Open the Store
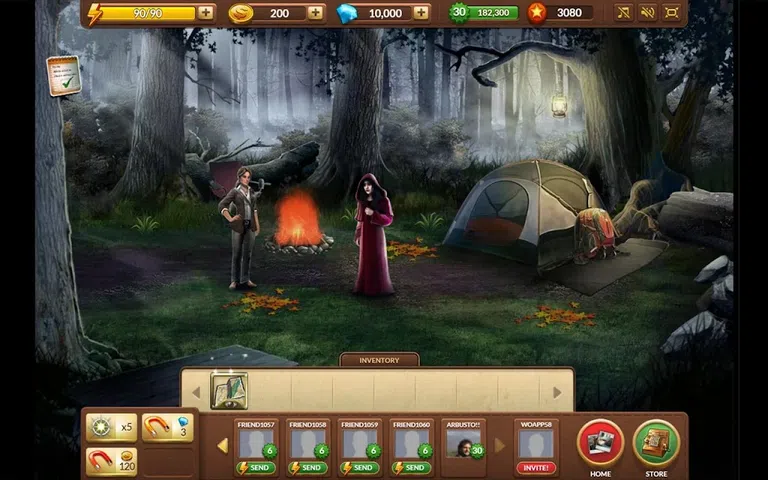The height and width of the screenshot is (480, 768). click(x=656, y=443)
